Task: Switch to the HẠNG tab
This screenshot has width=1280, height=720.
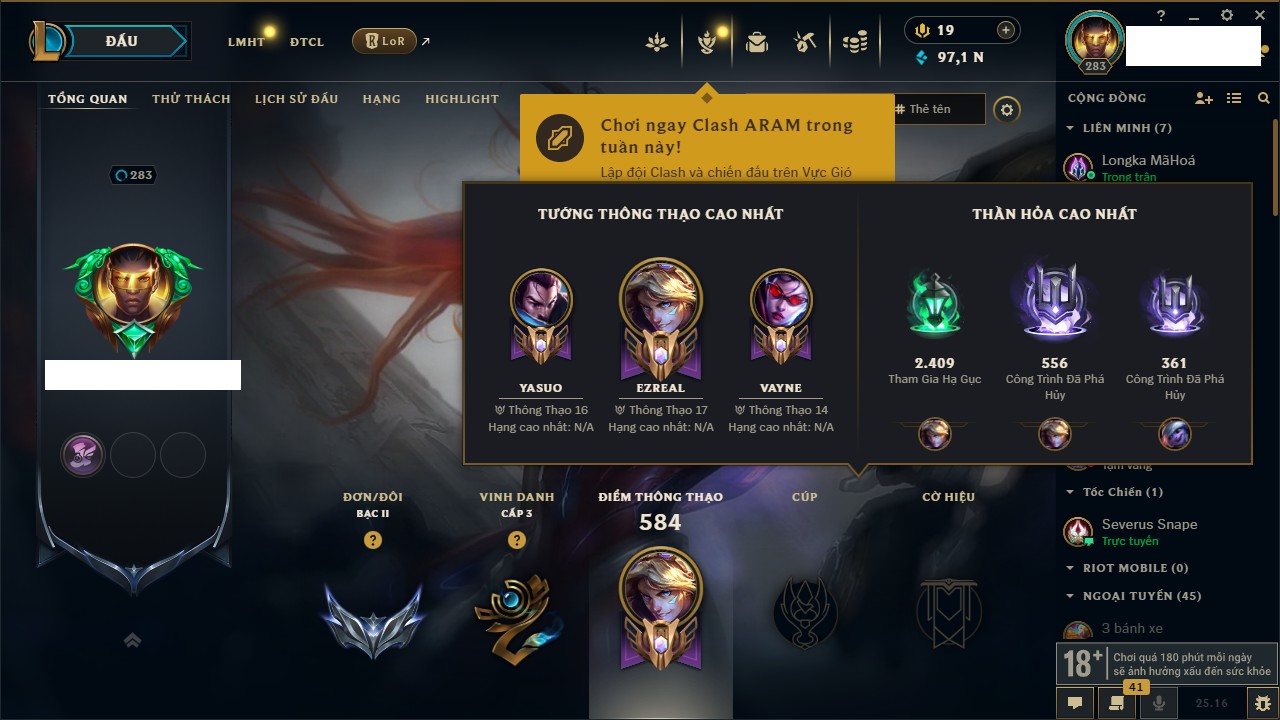Action: click(x=381, y=99)
